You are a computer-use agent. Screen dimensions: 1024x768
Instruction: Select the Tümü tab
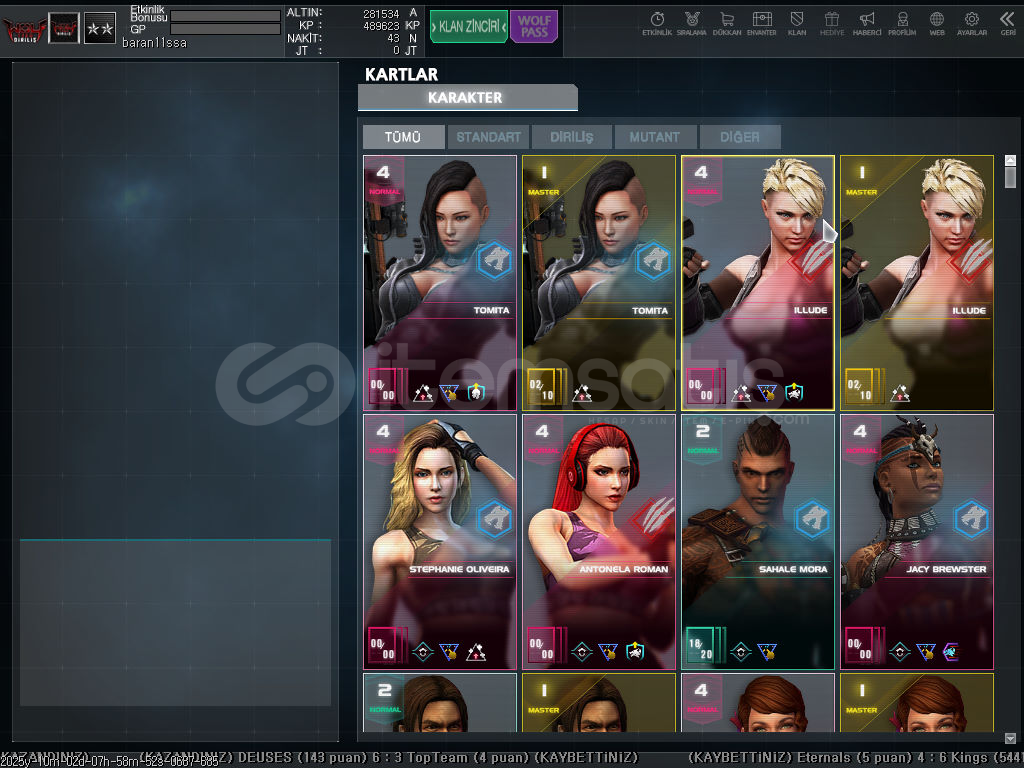(403, 137)
